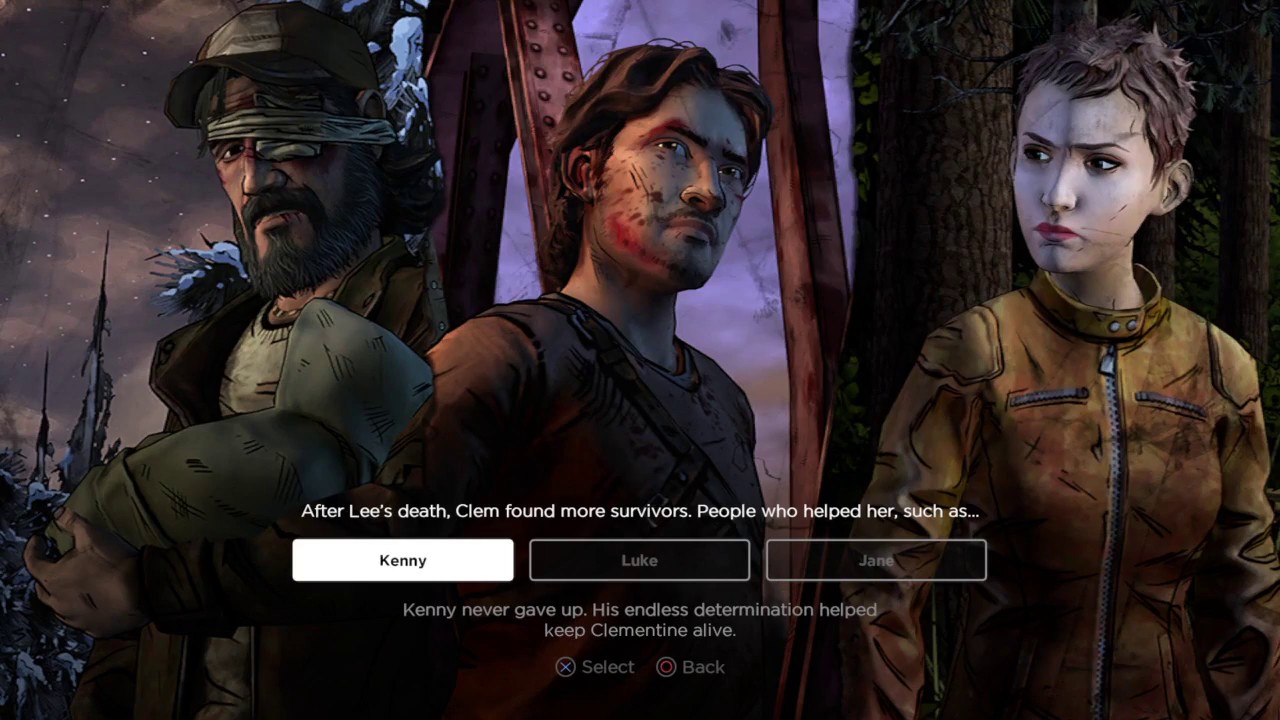Pick the Jane choice button
The image size is (1280, 720).
876,560
